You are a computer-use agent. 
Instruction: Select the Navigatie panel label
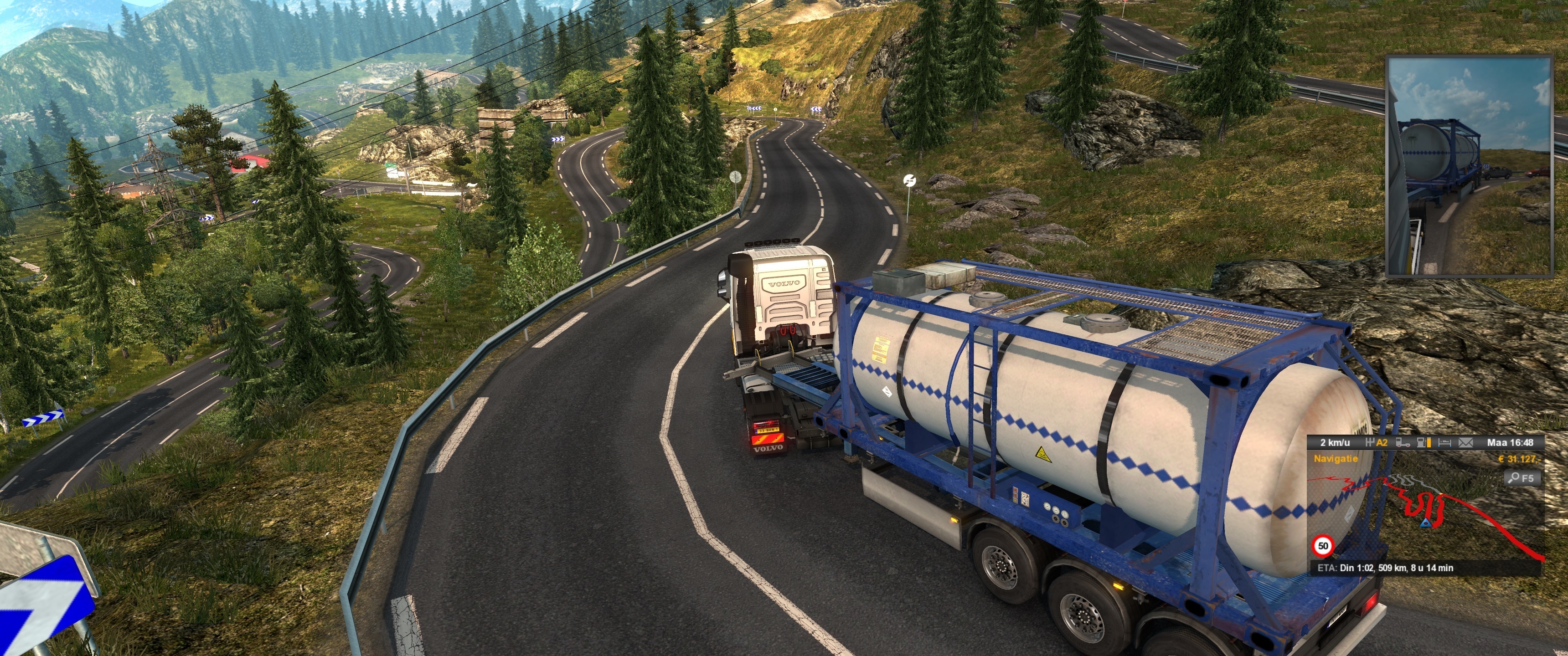point(1336,459)
